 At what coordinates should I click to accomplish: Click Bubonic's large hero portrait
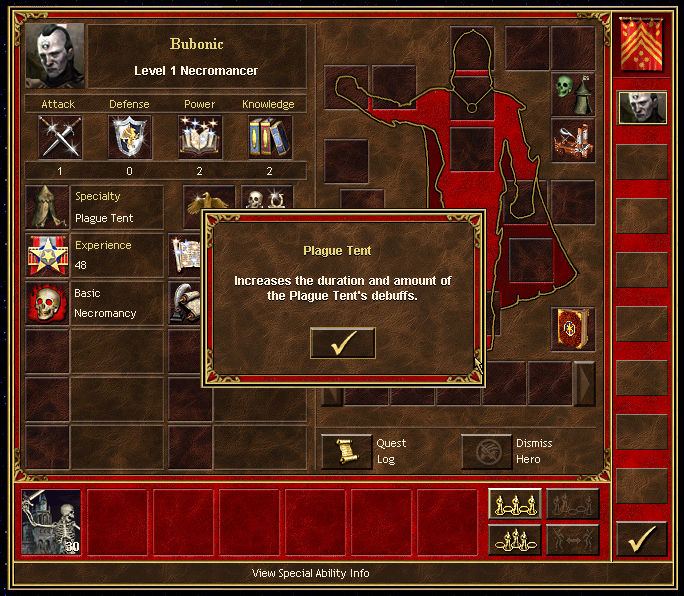tap(55, 56)
